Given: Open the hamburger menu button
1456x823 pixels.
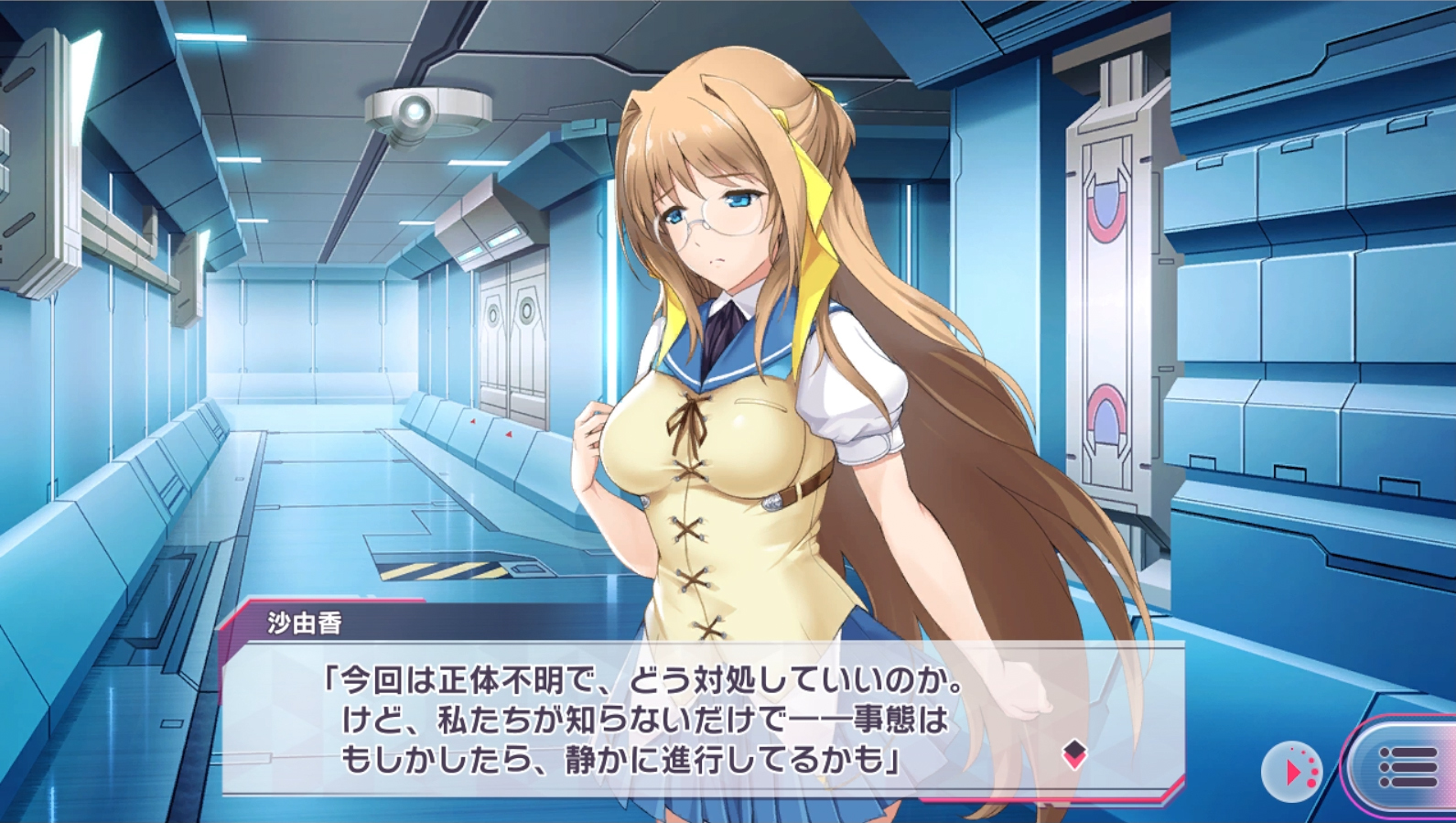Looking at the screenshot, I should pos(1407,767).
